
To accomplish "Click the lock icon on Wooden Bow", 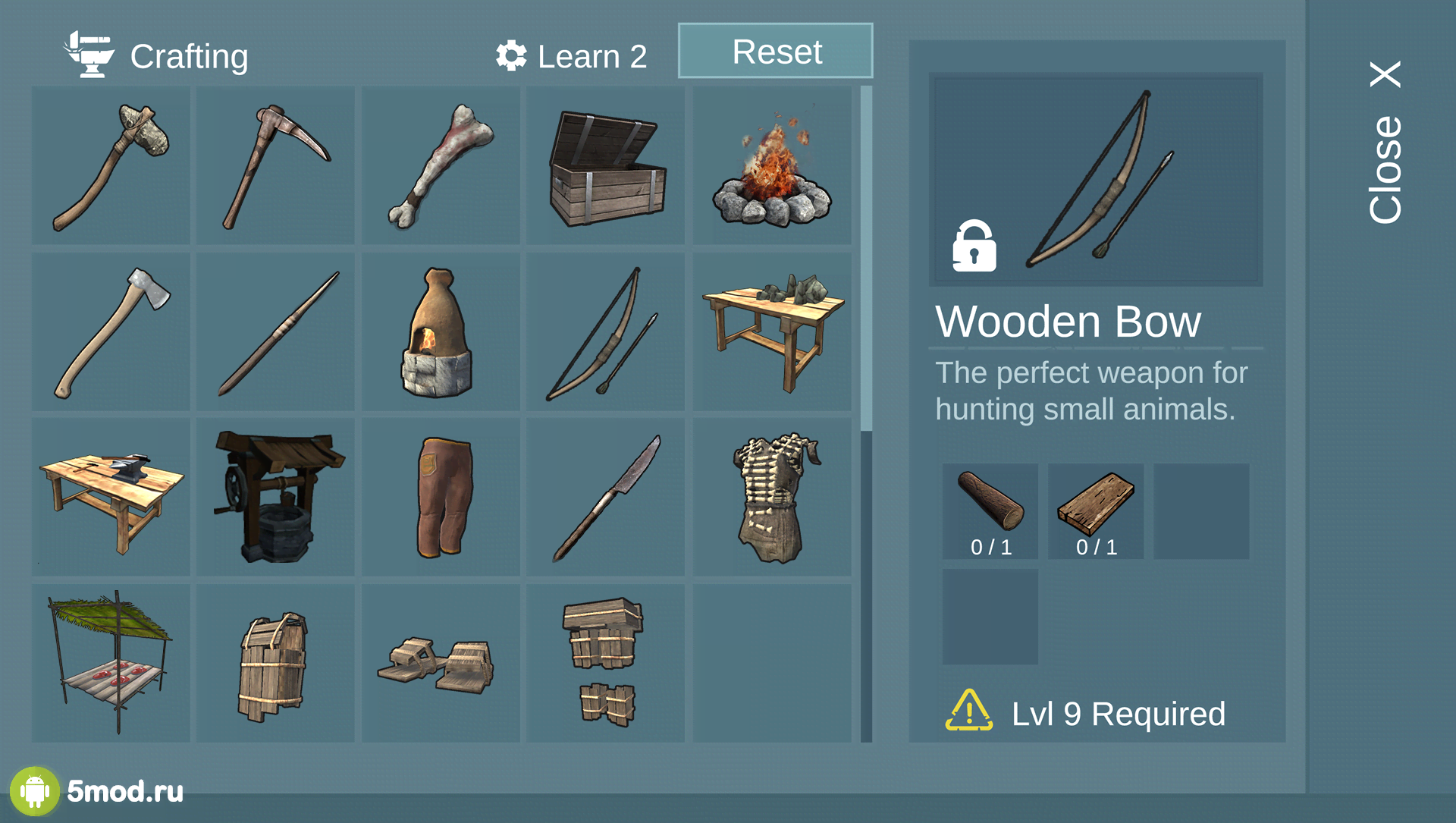I will click(x=974, y=247).
